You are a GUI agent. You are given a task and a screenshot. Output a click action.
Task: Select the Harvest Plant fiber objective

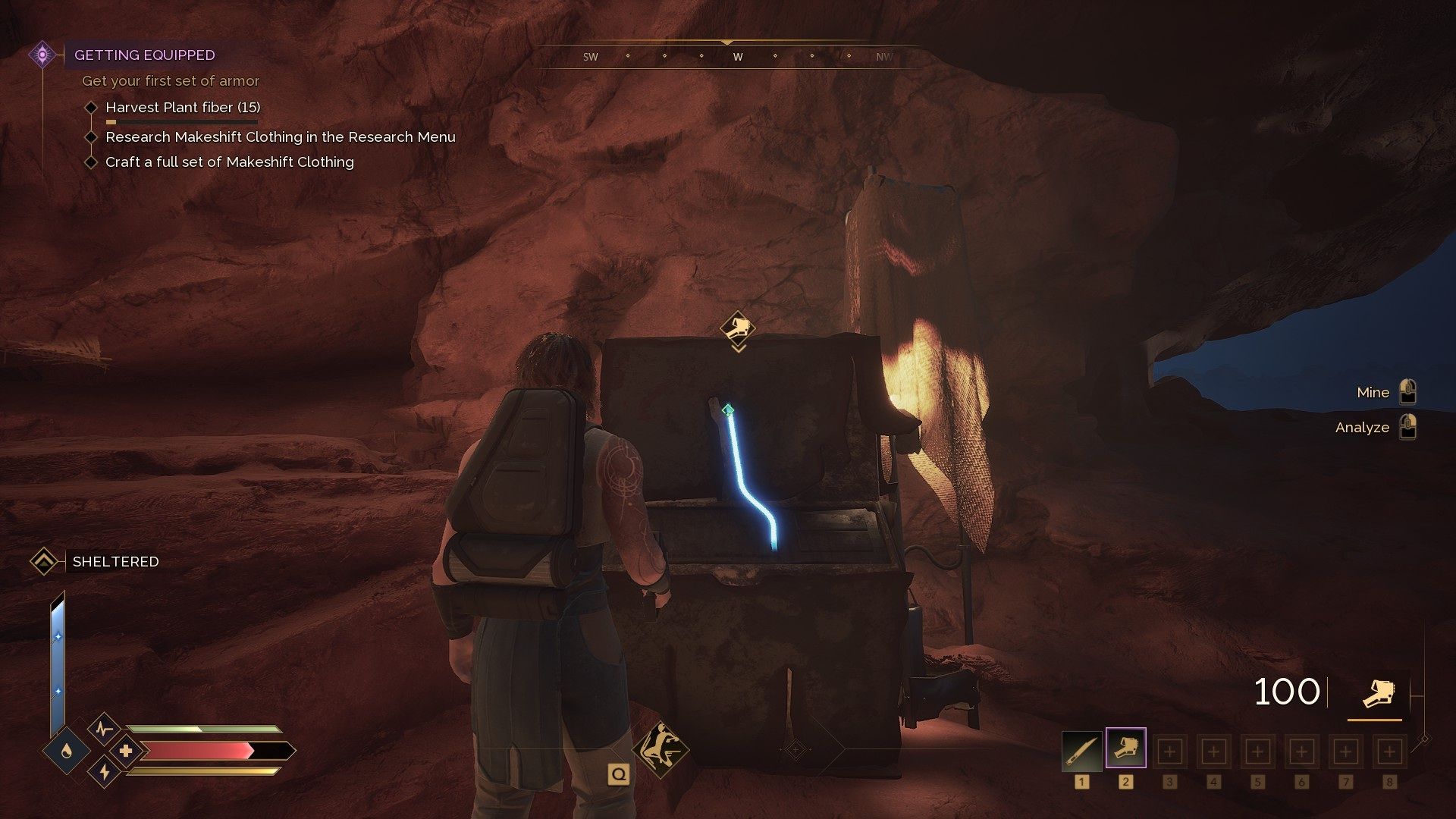click(183, 108)
